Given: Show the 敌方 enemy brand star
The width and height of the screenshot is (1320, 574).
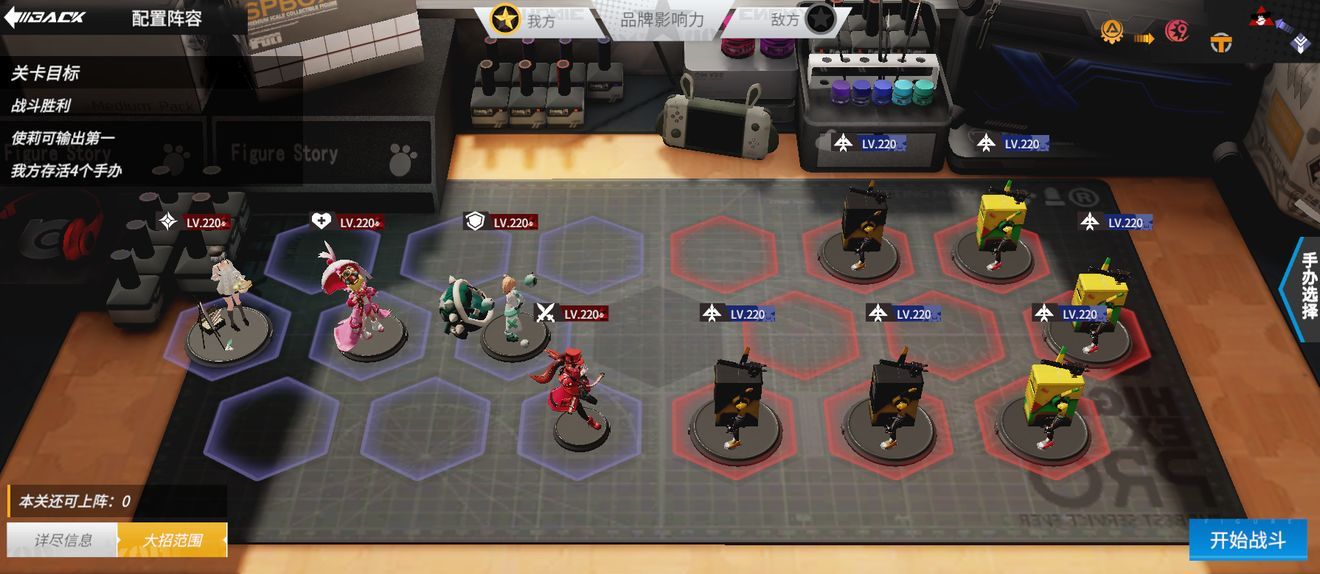Looking at the screenshot, I should (820, 19).
